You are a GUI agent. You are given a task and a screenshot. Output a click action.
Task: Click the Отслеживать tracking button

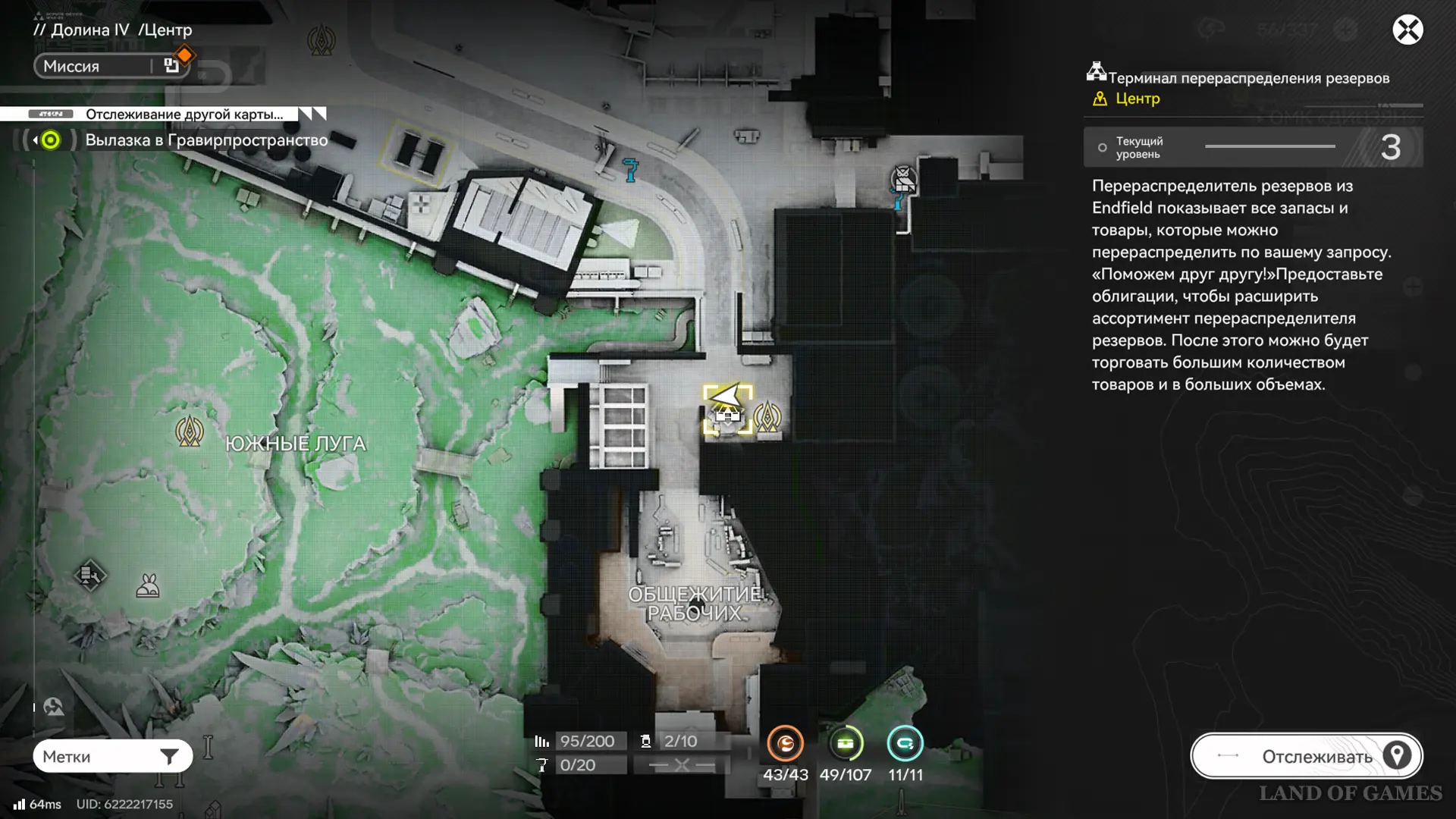coord(1306,756)
